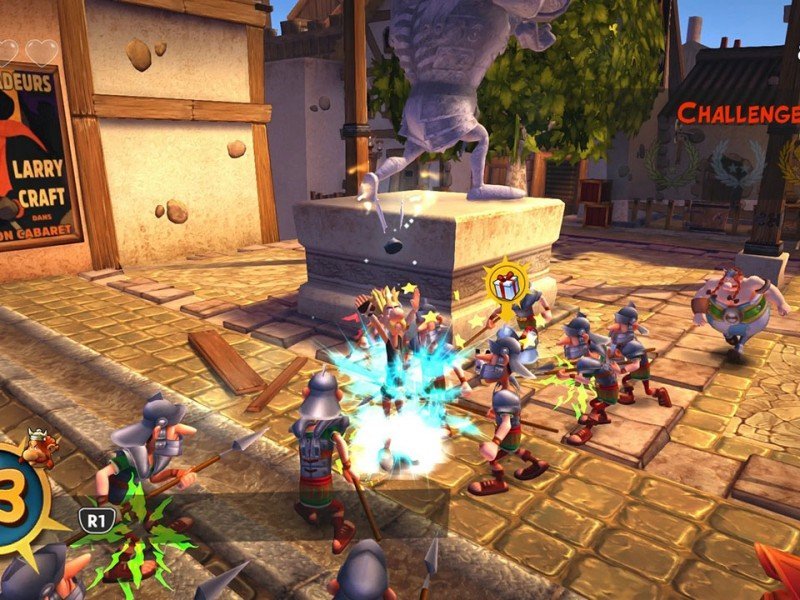The height and width of the screenshot is (600, 800).
Task: Click the gift box reward marker
Action: point(503,284)
